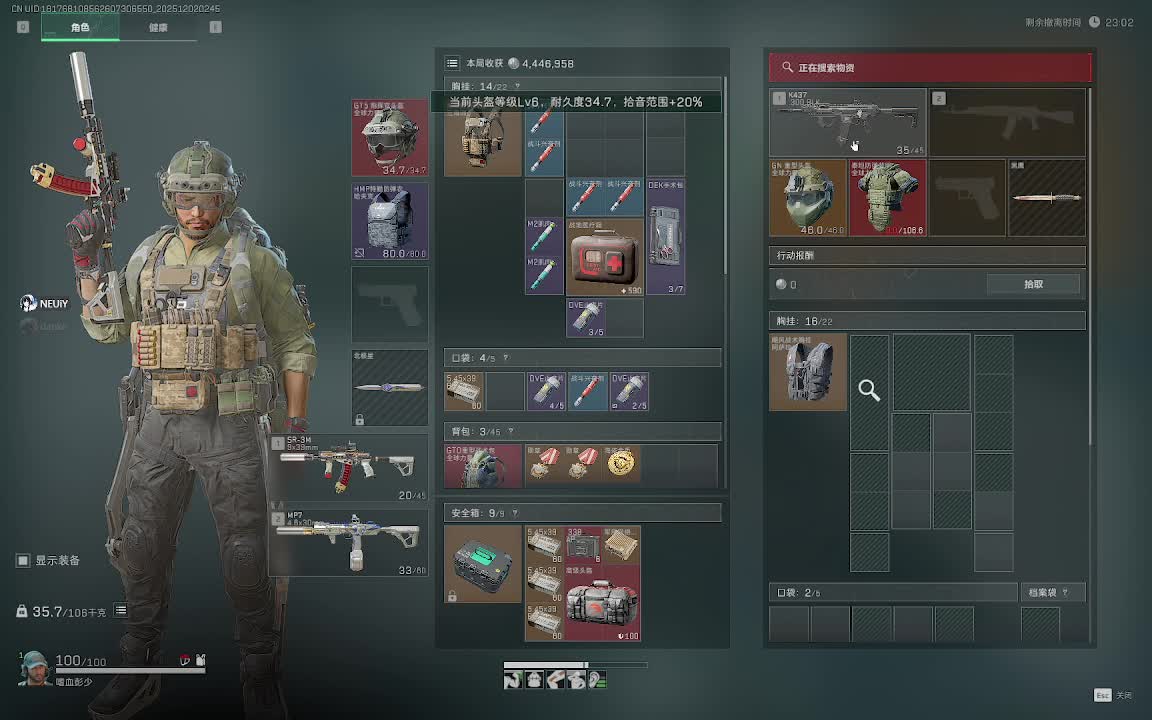Select the red medical kit item
The image size is (1152, 720).
605,258
